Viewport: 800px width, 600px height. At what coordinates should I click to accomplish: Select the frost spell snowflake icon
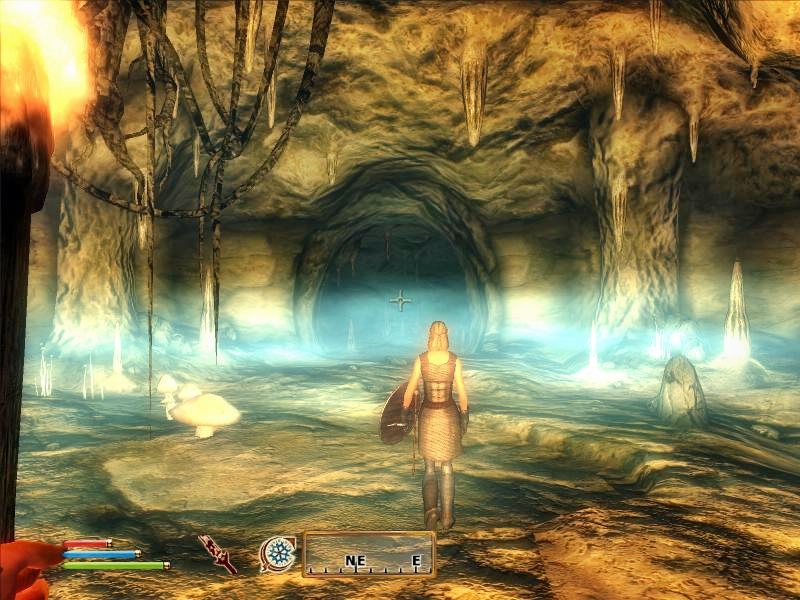click(x=278, y=553)
